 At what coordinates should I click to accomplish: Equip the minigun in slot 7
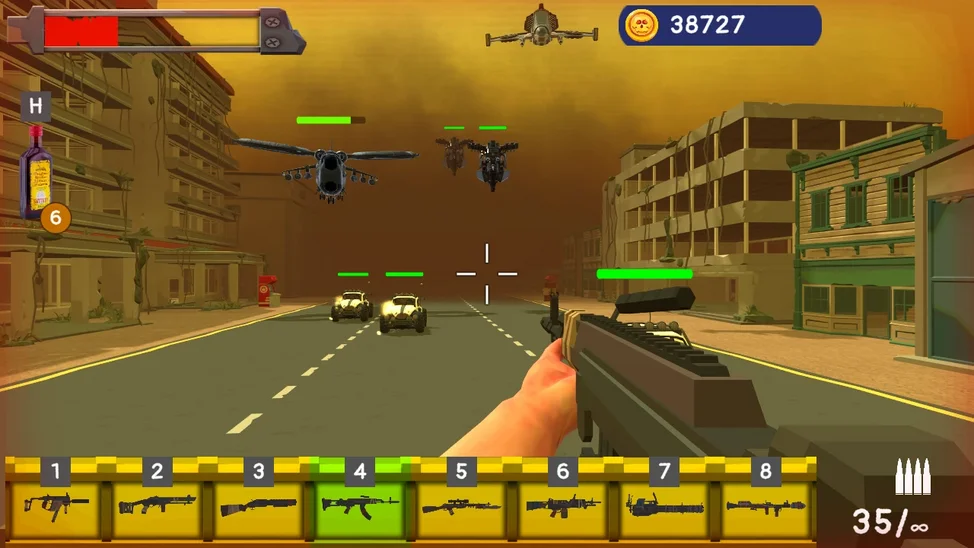point(664,504)
